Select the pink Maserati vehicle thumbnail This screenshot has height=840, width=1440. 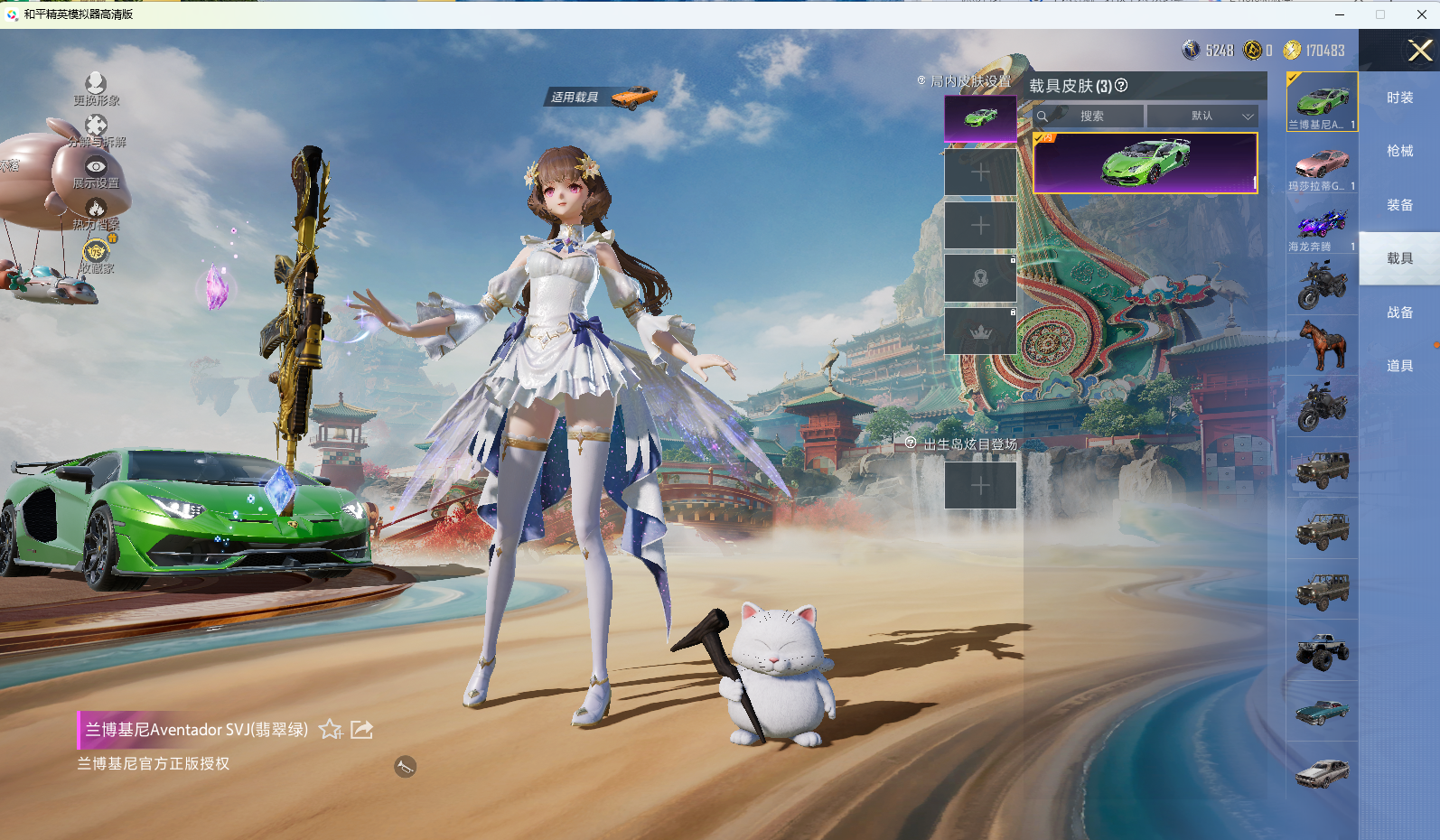(x=1322, y=164)
